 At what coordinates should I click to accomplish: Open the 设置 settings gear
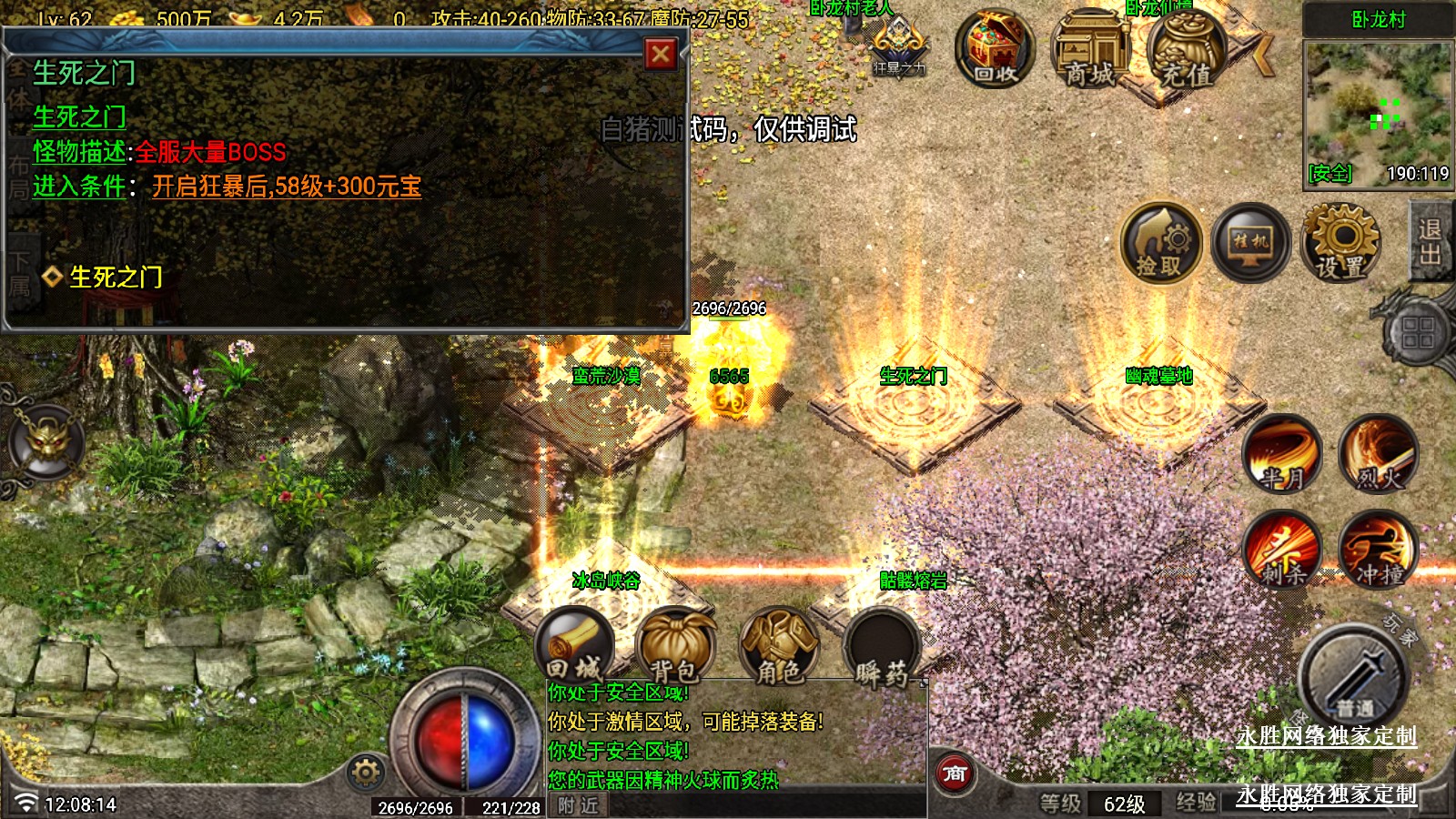pos(1341,243)
